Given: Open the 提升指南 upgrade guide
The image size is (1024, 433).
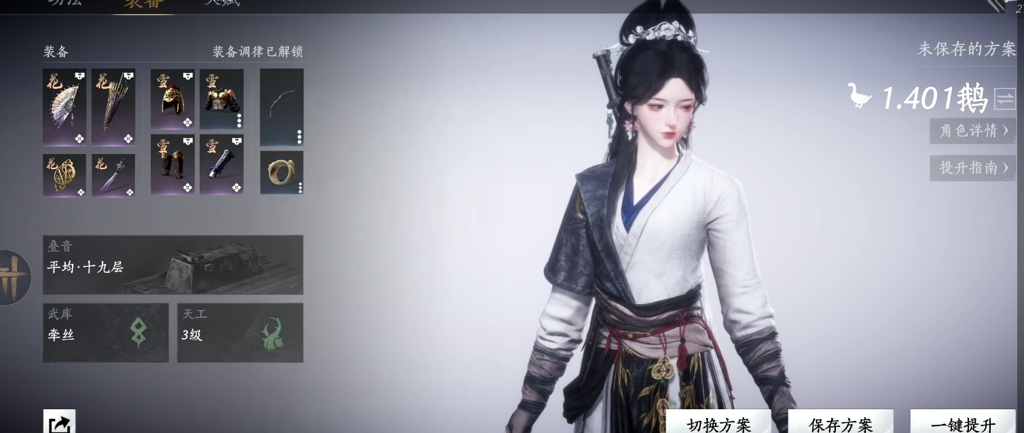Looking at the screenshot, I should [x=973, y=167].
